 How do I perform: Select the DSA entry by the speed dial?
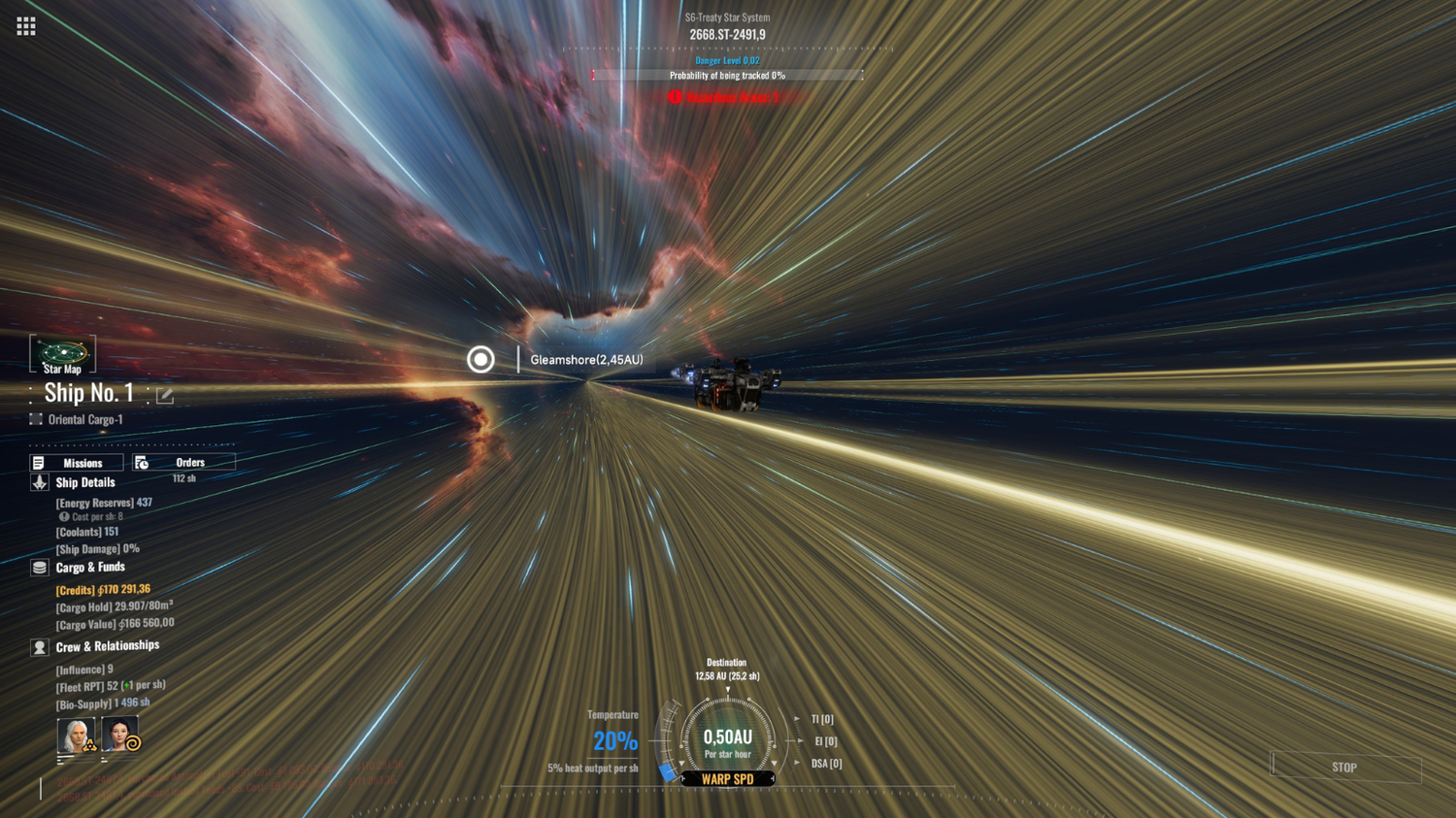tap(826, 764)
